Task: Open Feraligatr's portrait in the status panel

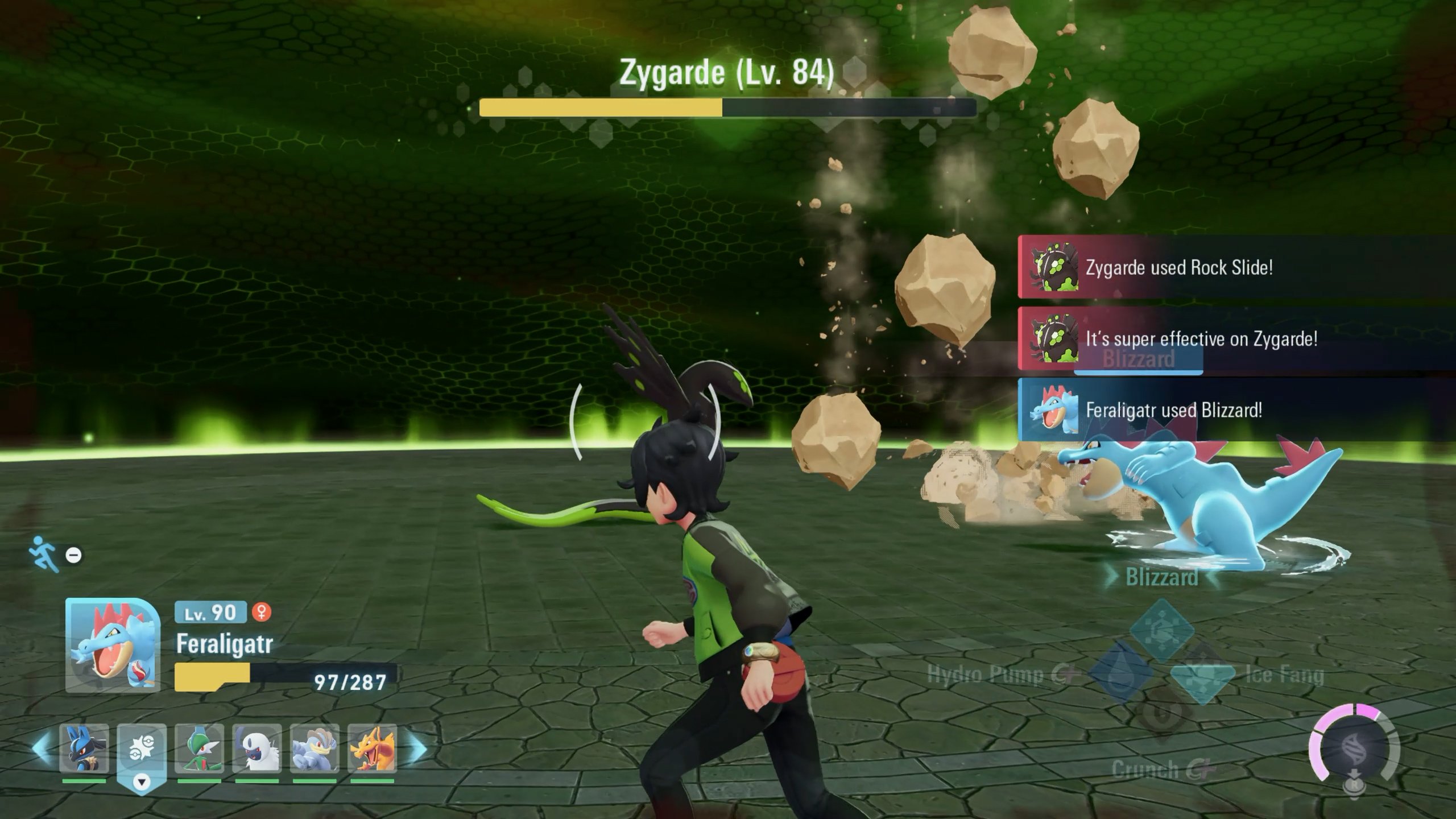Action: pos(113,646)
